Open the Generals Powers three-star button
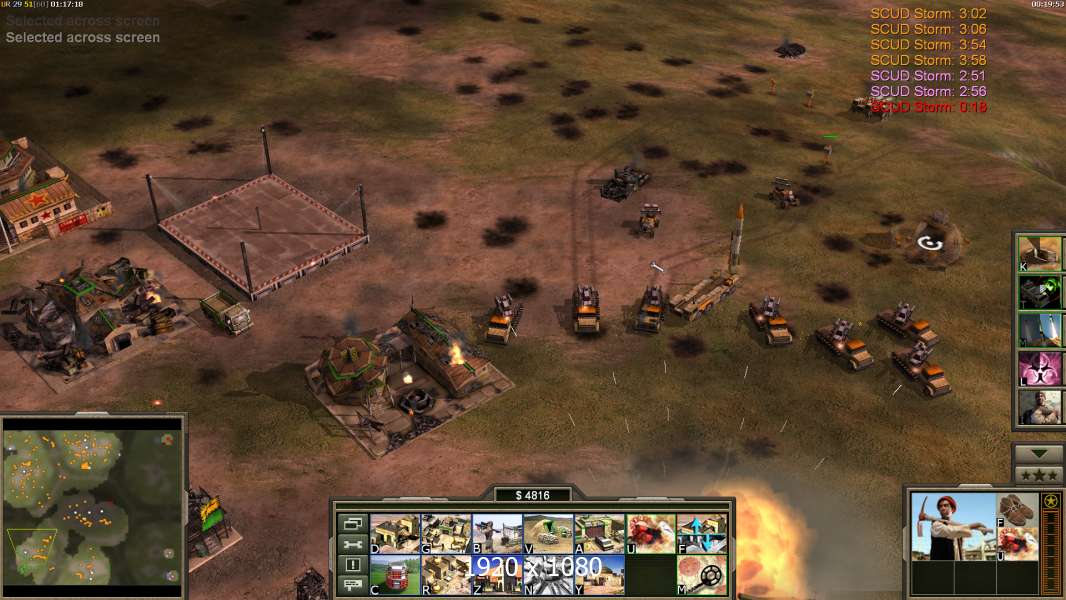This screenshot has height=600, width=1066. [1039, 475]
